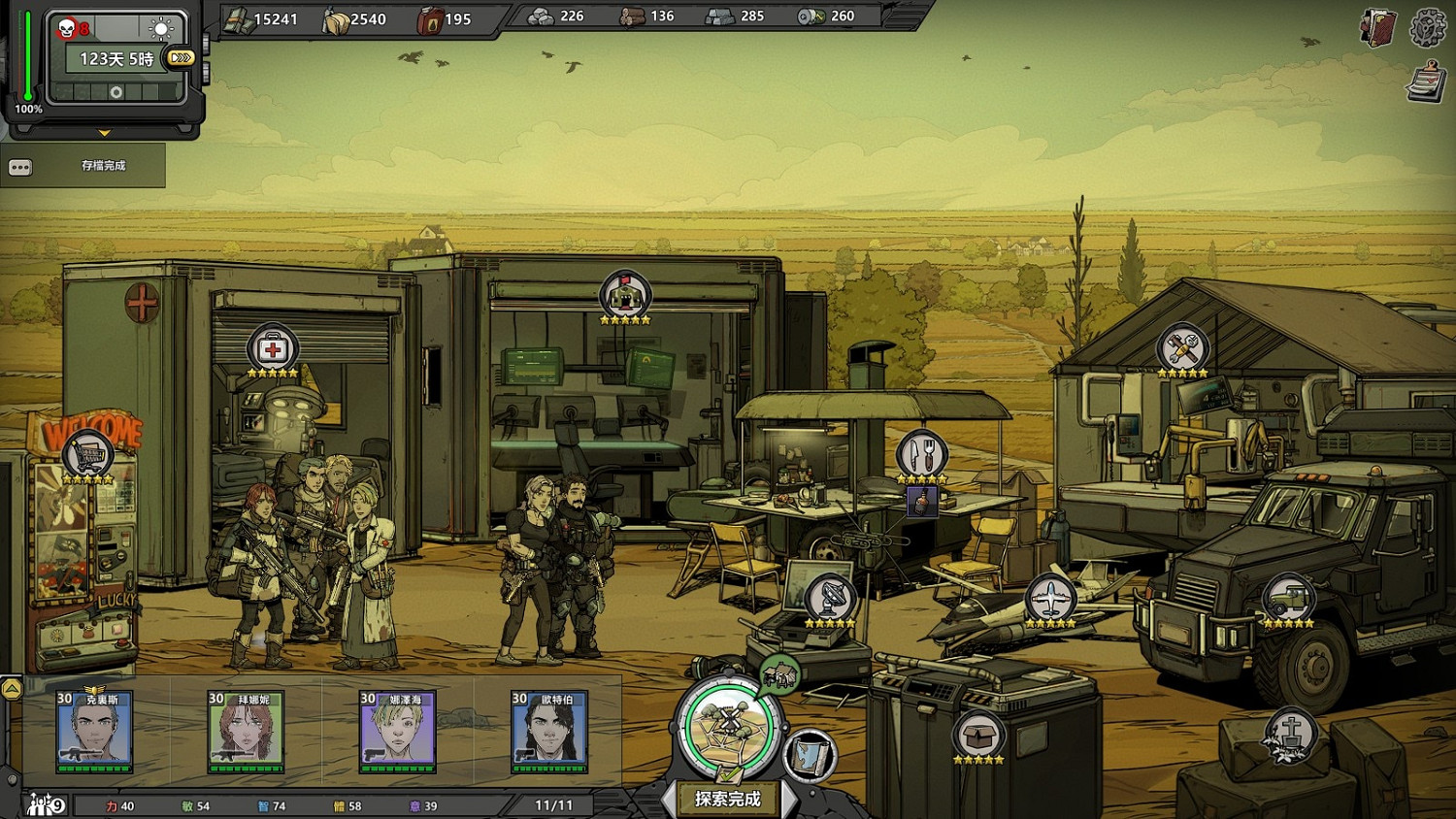1456x819 pixels.
Task: Open the settings gear menu
Action: point(1427,28)
